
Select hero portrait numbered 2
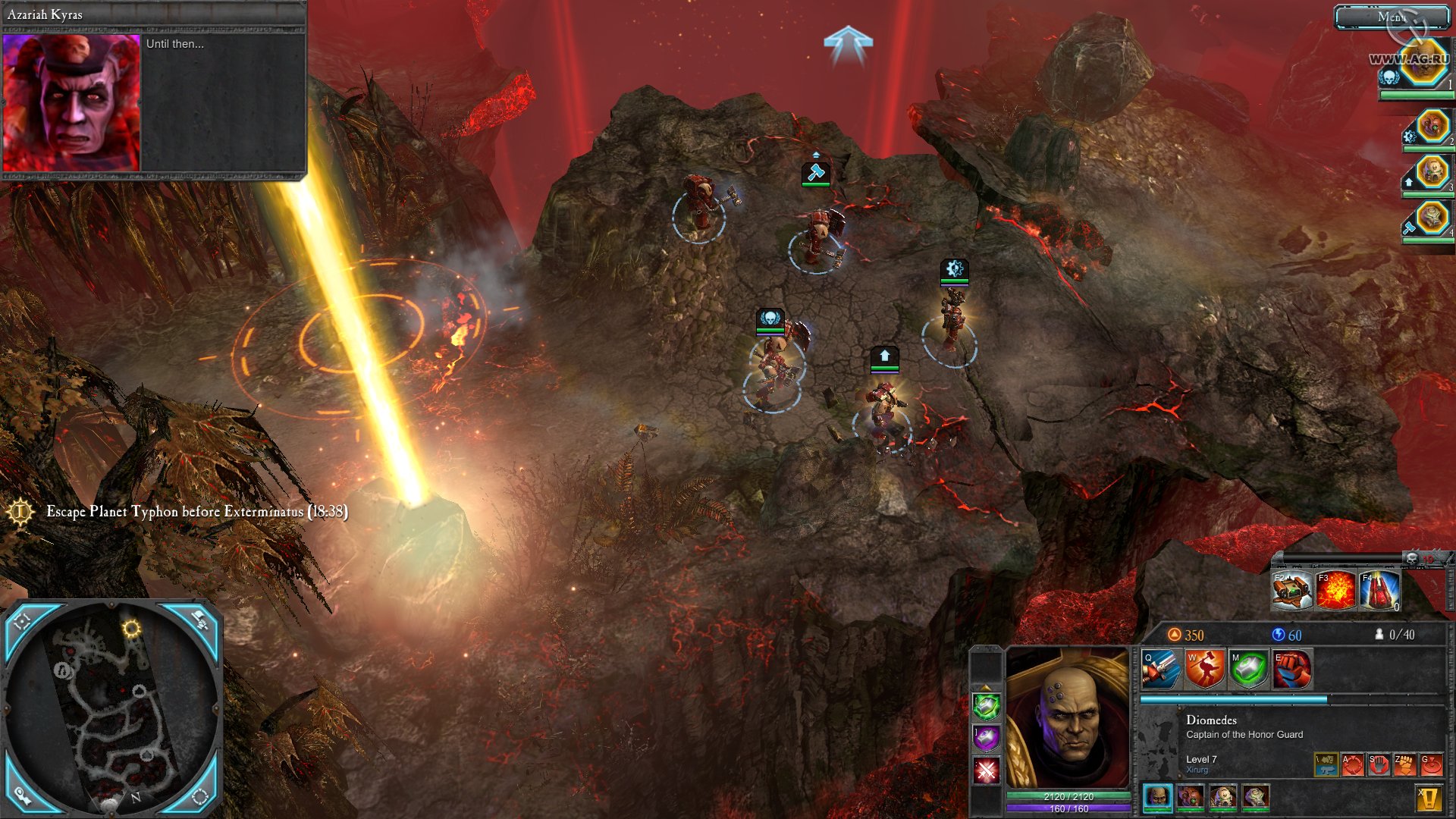[1432, 126]
